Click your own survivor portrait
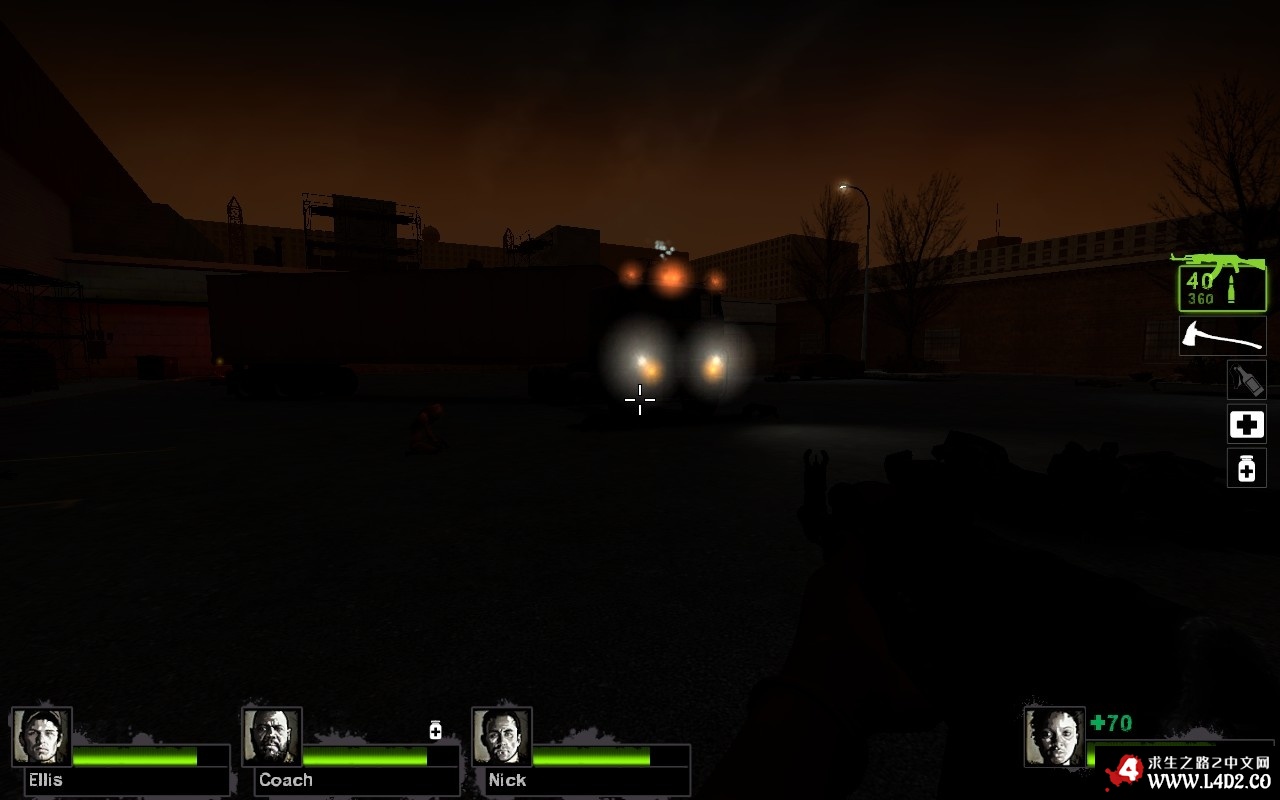 tap(1054, 737)
